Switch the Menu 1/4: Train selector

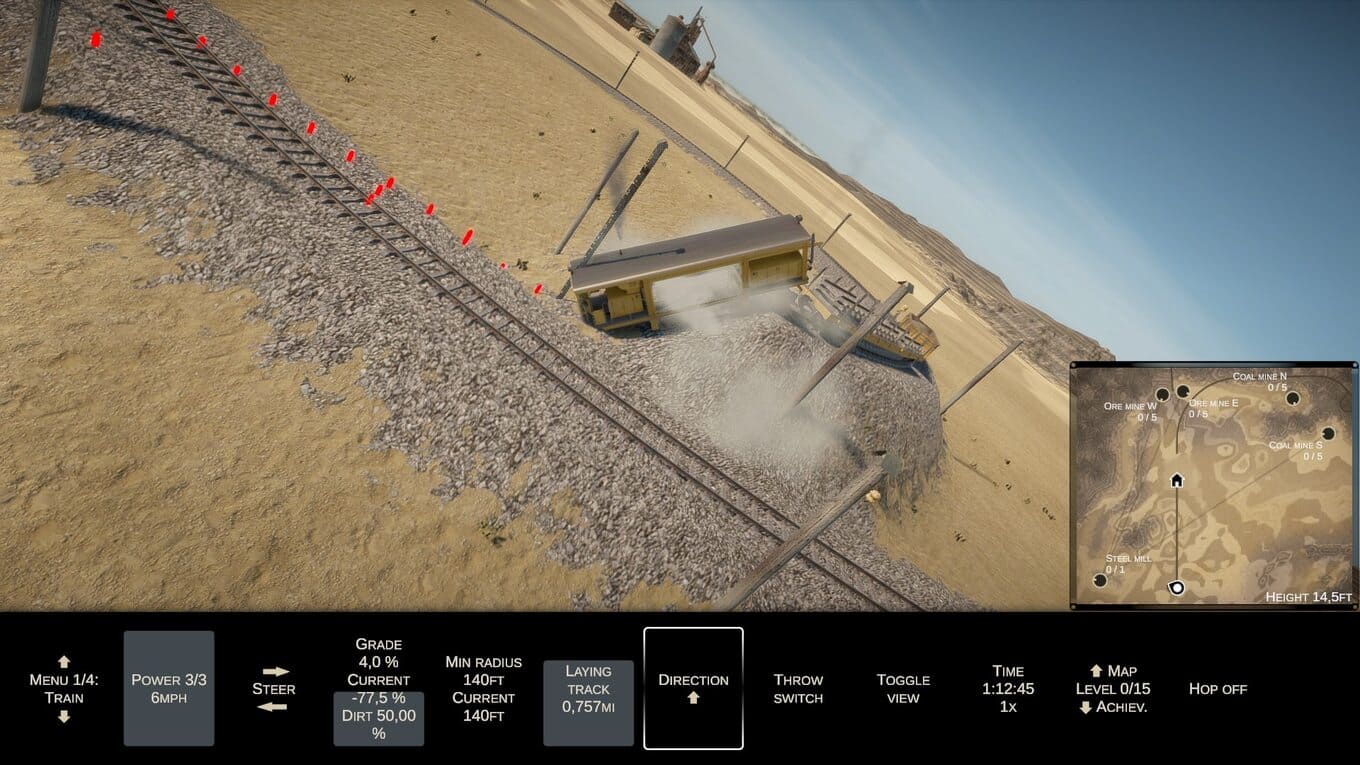64,688
